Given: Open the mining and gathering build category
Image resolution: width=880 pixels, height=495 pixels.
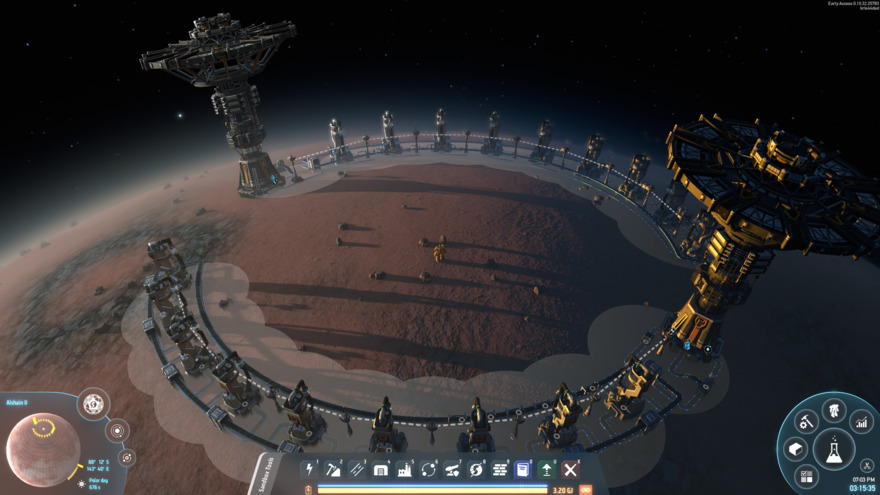Looking at the screenshot, I should tap(334, 469).
